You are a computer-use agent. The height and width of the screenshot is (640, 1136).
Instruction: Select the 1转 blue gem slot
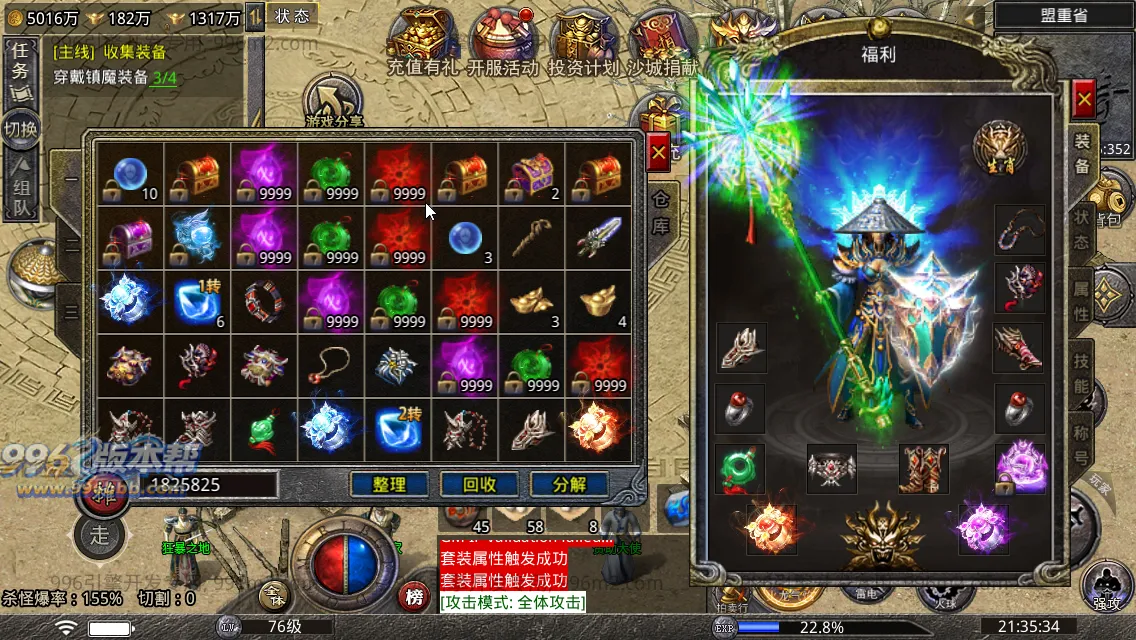pos(197,302)
